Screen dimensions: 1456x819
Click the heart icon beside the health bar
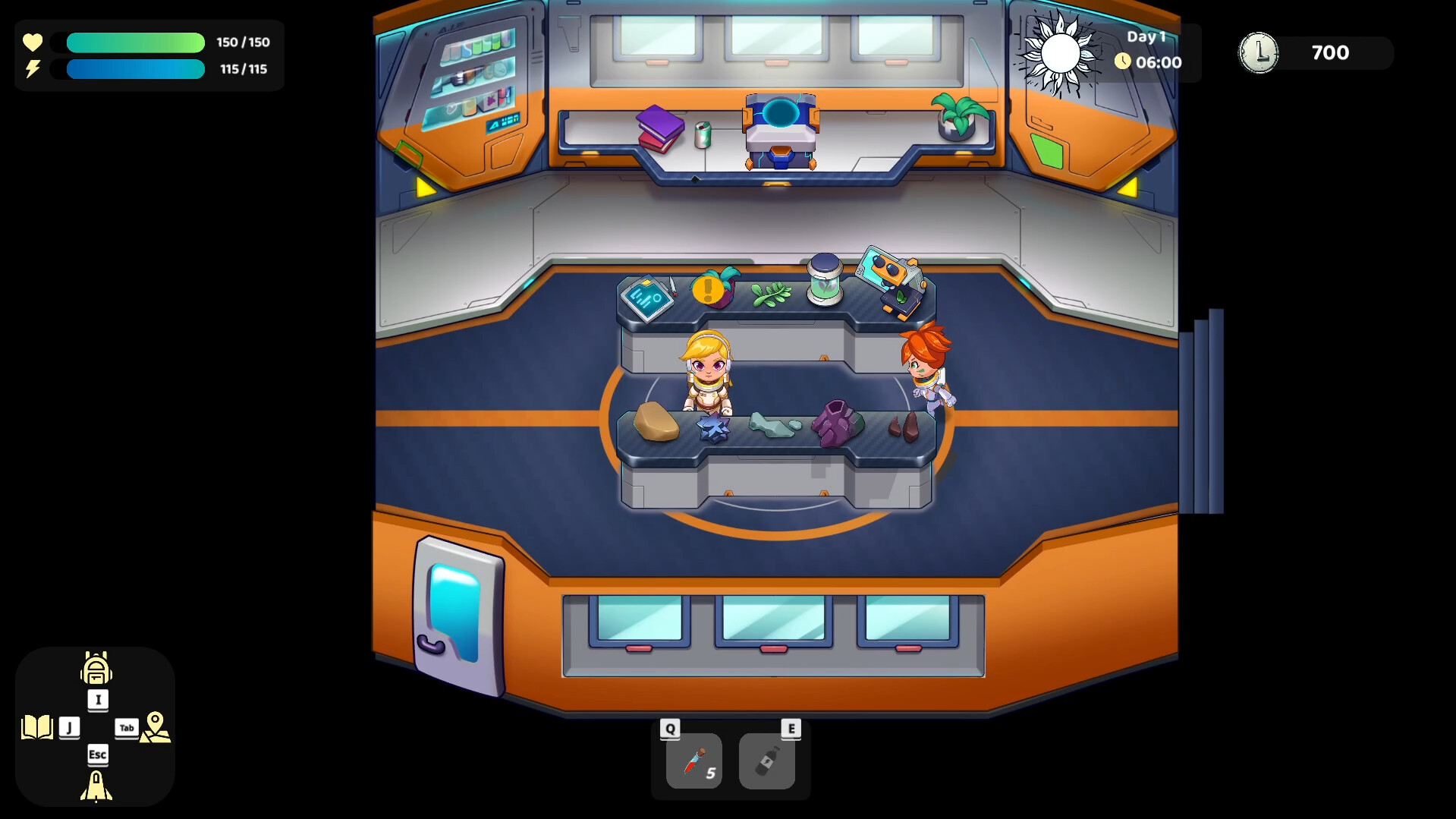click(x=32, y=43)
